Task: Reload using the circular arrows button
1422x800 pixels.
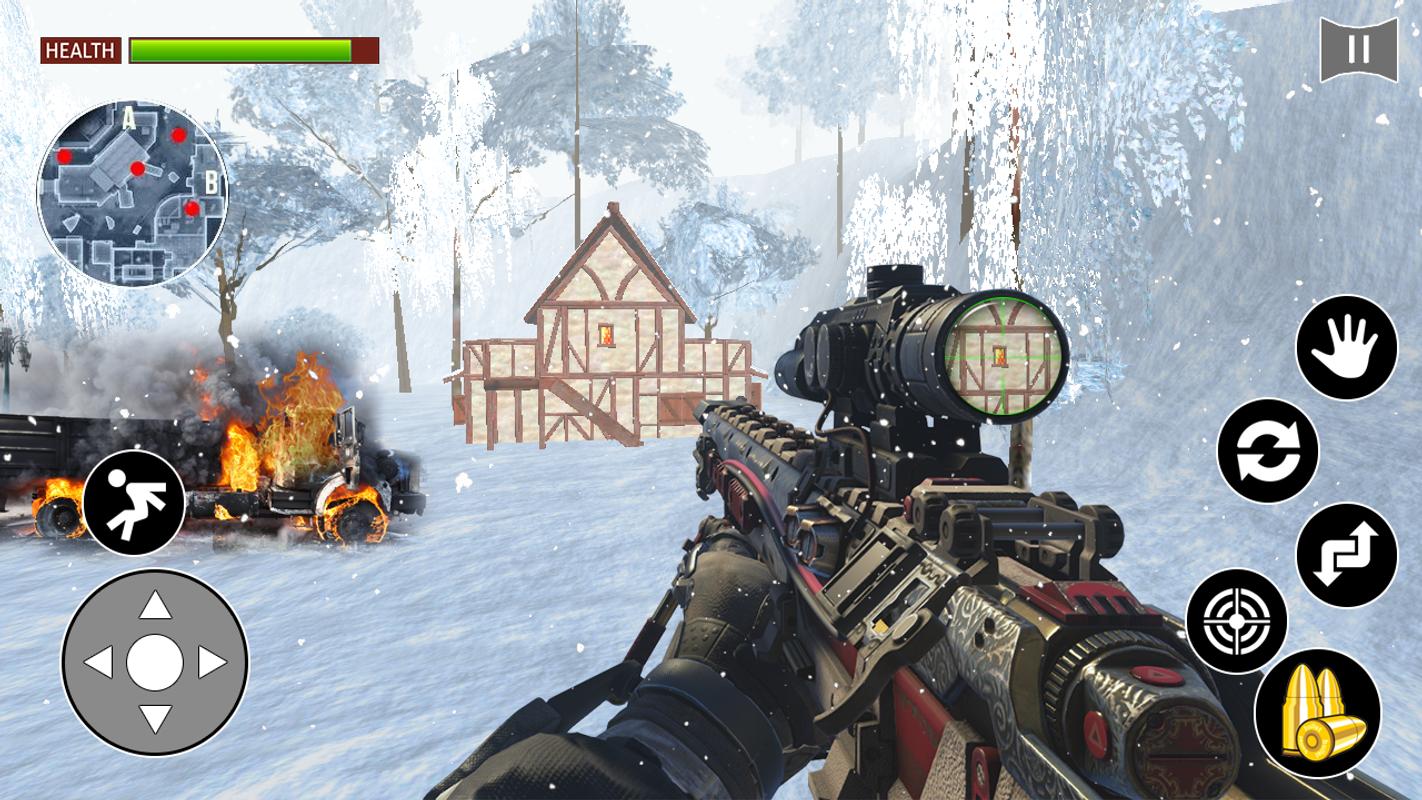Action: coord(1267,451)
